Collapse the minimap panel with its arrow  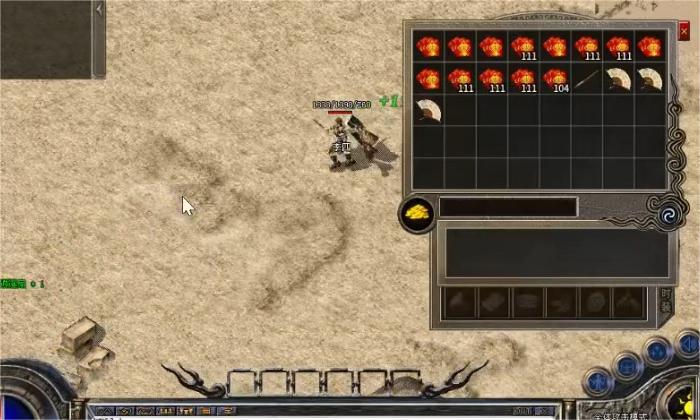[99, 8]
